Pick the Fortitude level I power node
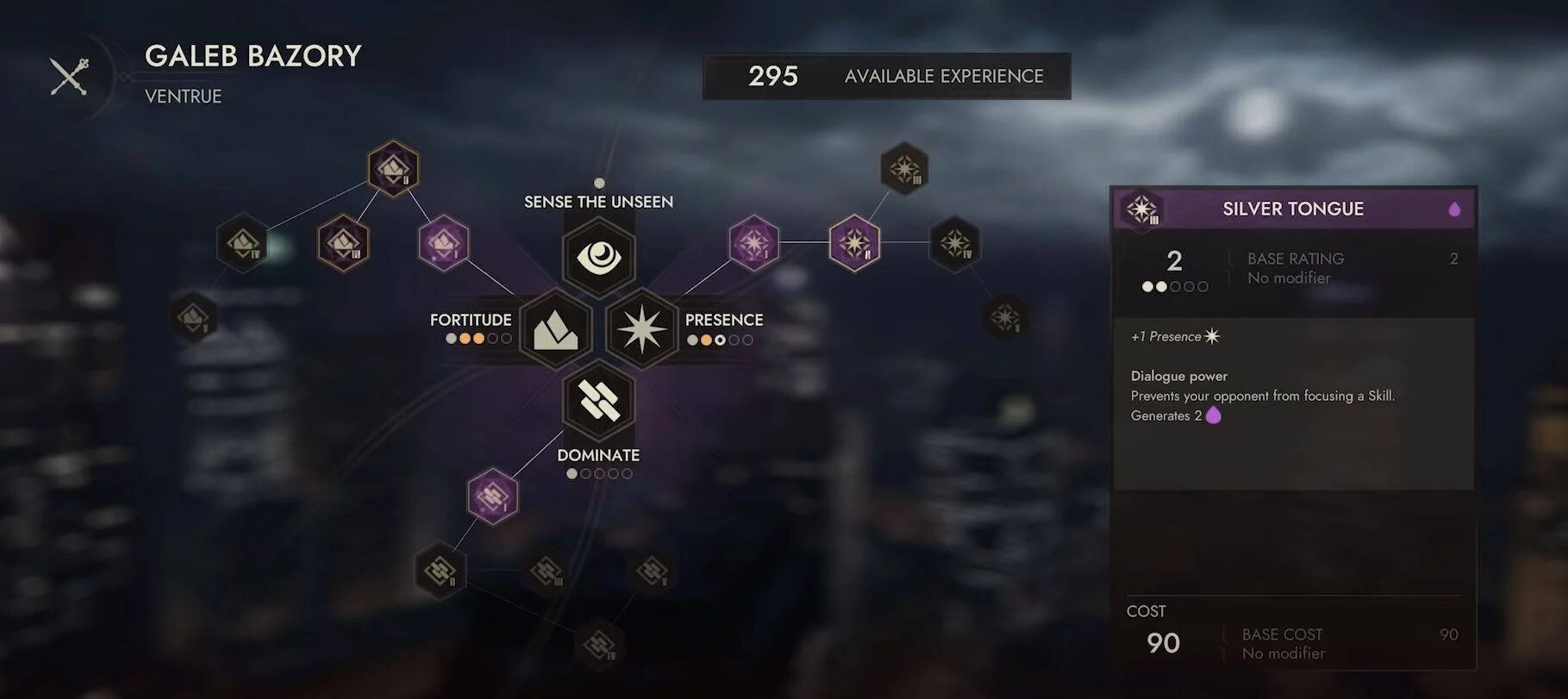The image size is (1568, 699). pos(444,243)
